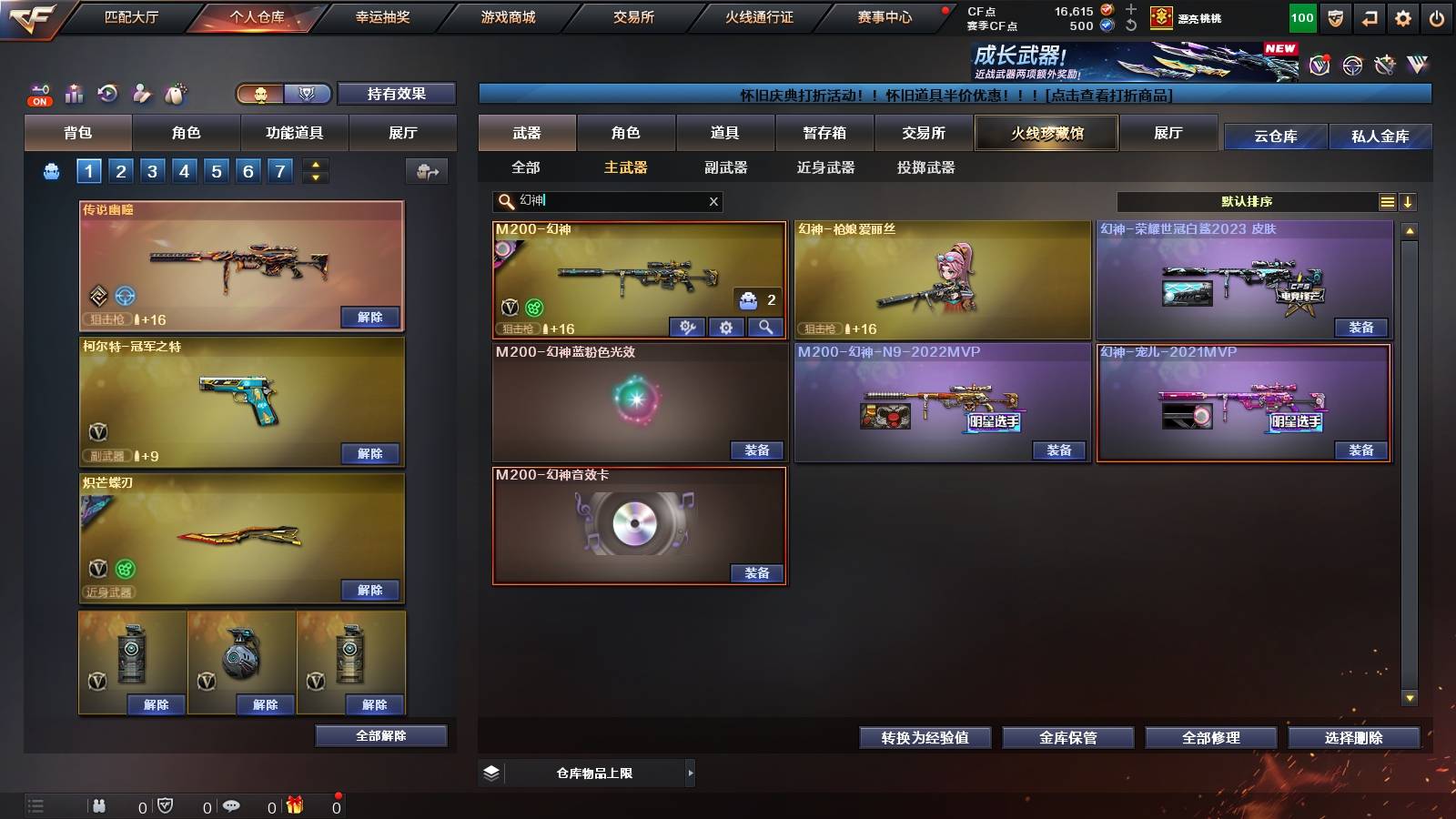Click the replay/recent items icon
The height and width of the screenshot is (819, 1456).
(x=106, y=92)
